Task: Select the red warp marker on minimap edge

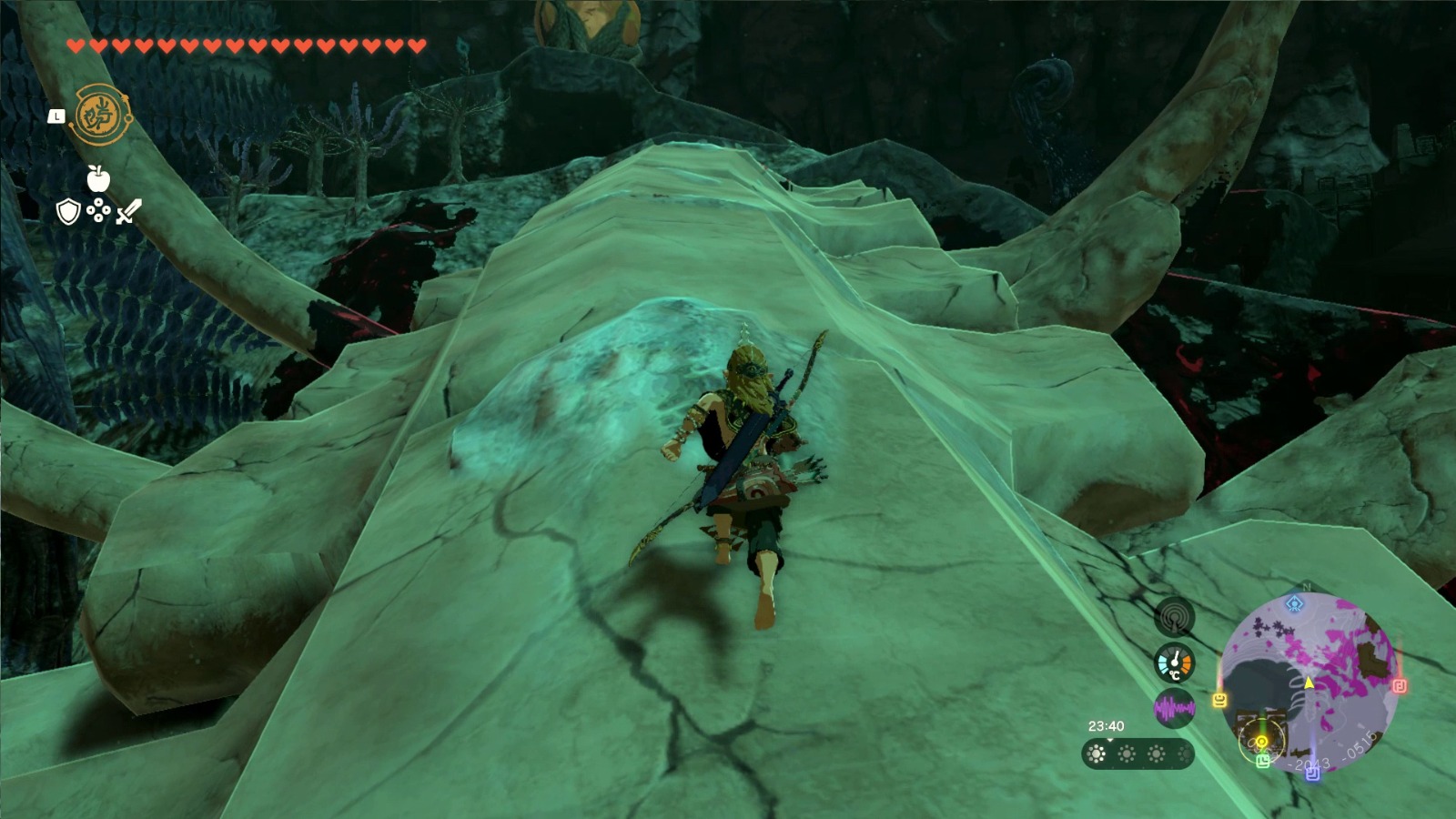Action: (x=1400, y=685)
